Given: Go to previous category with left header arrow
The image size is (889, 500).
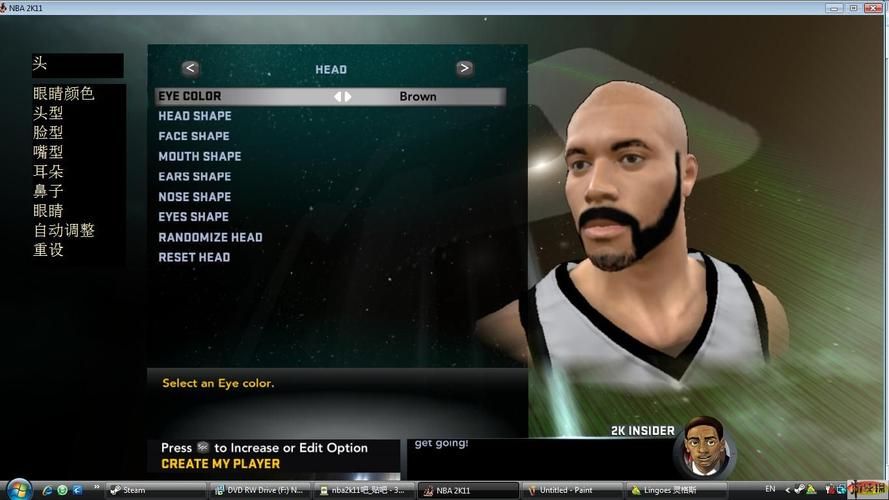Looking at the screenshot, I should coord(190,69).
